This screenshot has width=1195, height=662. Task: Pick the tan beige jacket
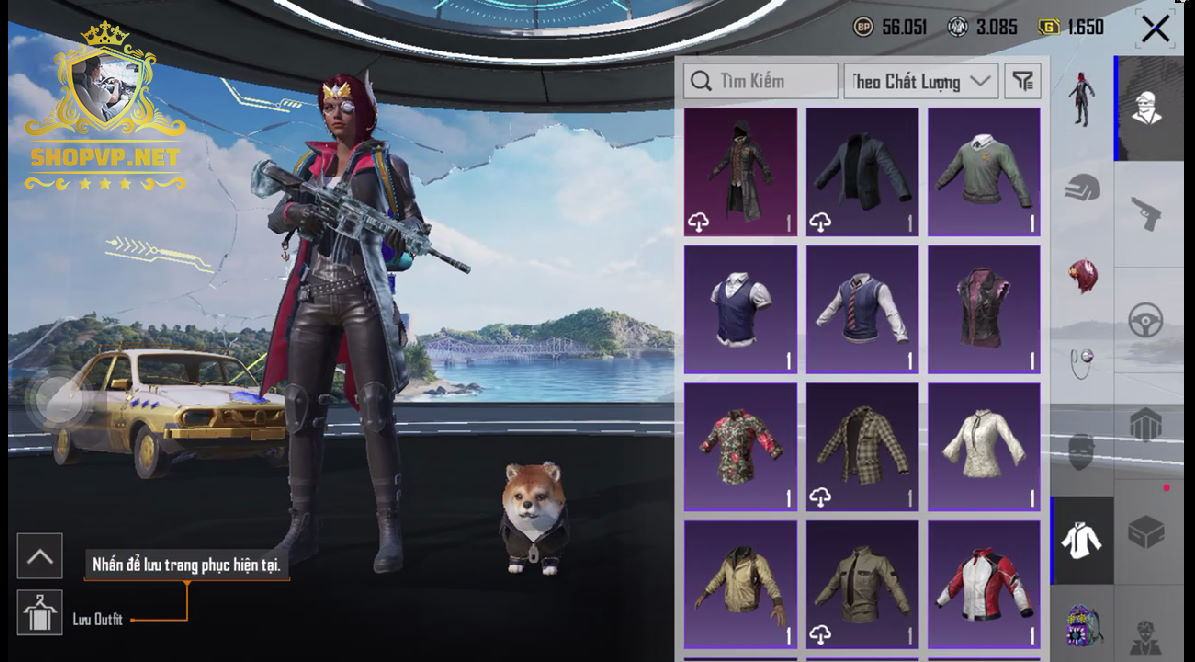coord(740,583)
